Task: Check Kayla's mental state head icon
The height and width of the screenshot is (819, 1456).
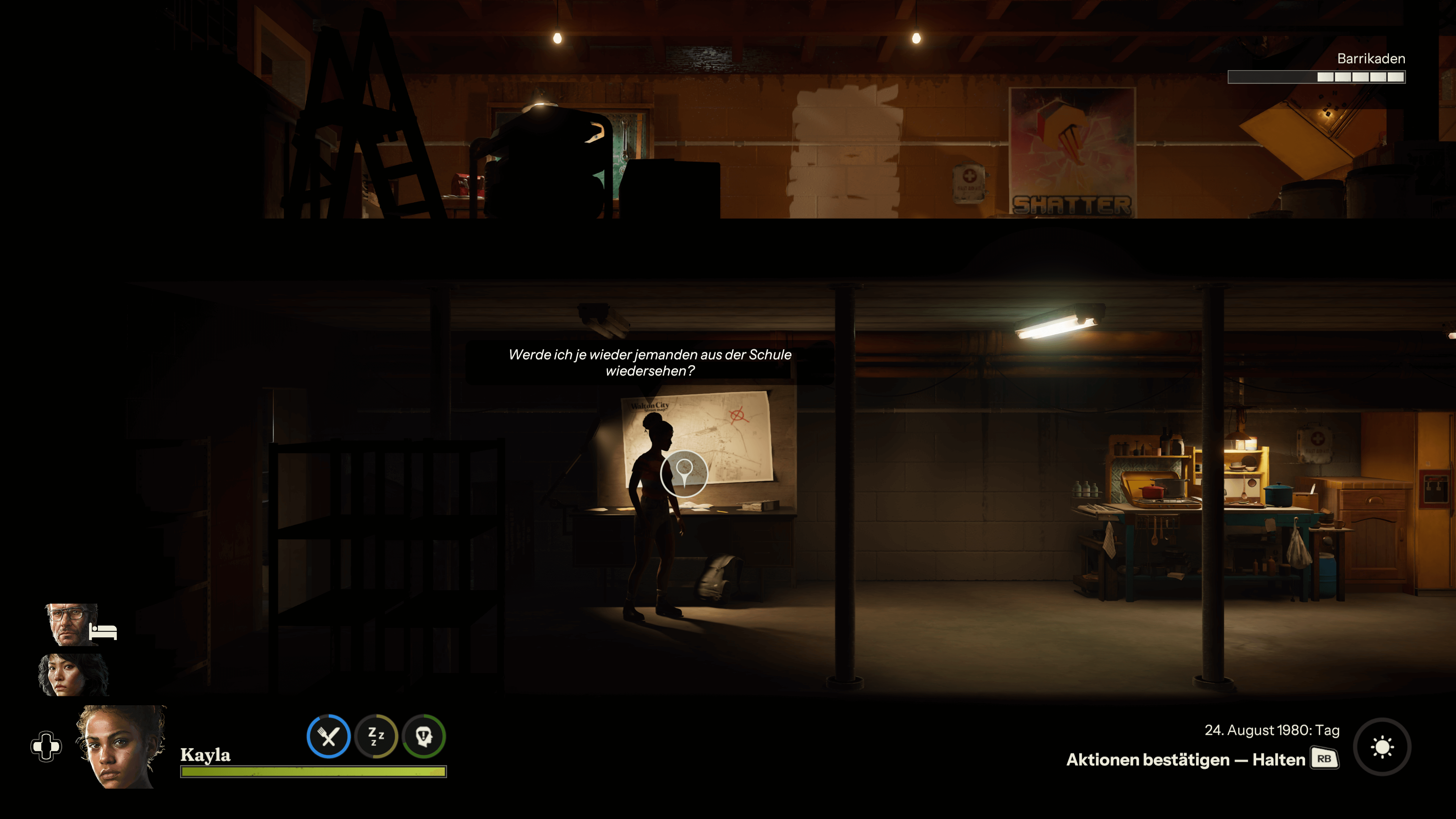Action: [424, 736]
